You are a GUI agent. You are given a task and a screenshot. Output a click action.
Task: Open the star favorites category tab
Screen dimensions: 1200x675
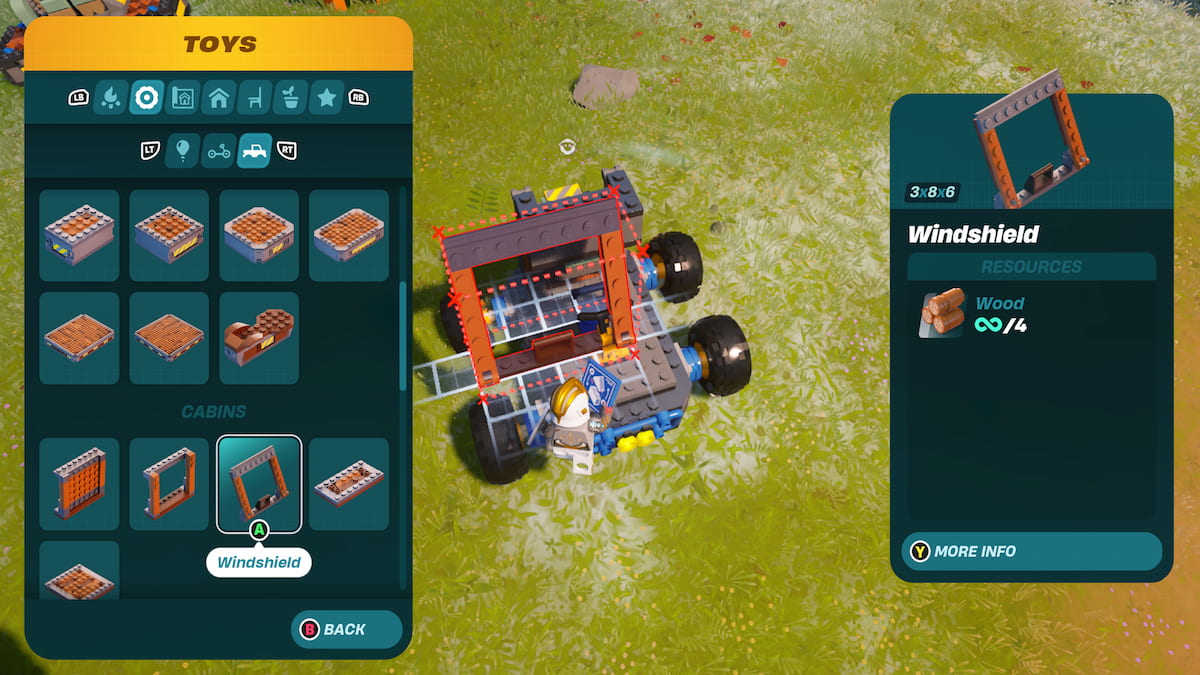pyautogui.click(x=327, y=98)
